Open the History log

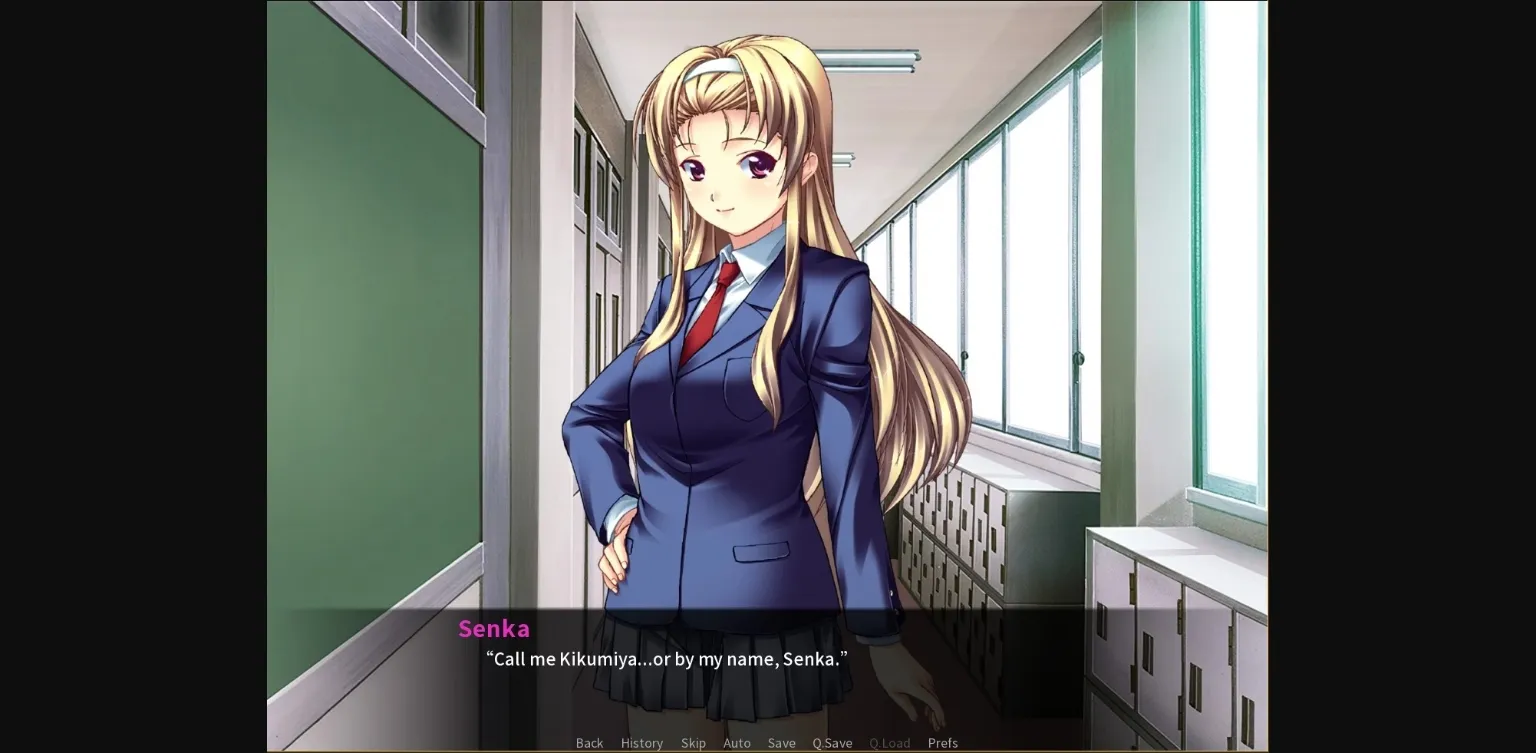(x=641, y=743)
